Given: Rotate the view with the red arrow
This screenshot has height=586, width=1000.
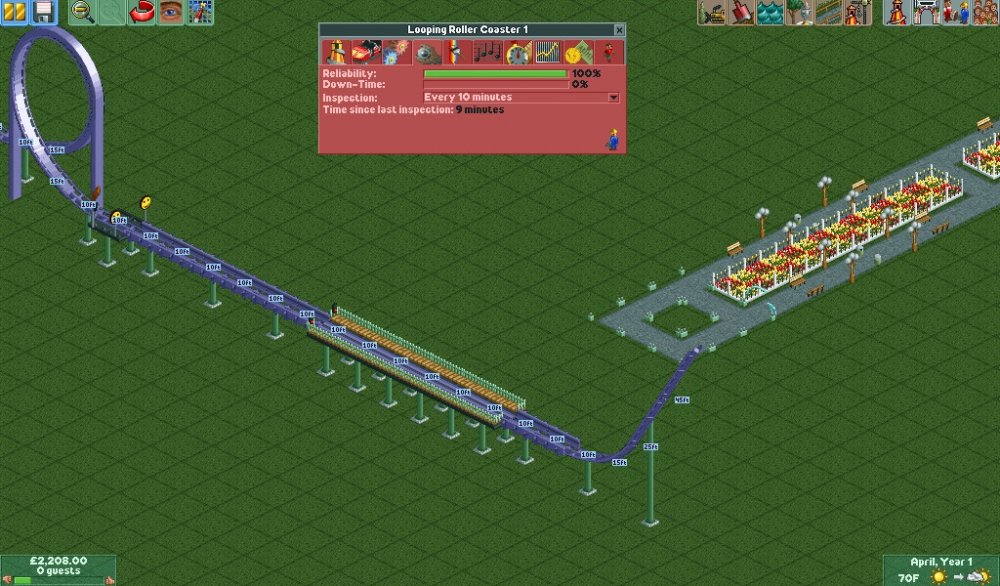Looking at the screenshot, I should click(x=143, y=12).
